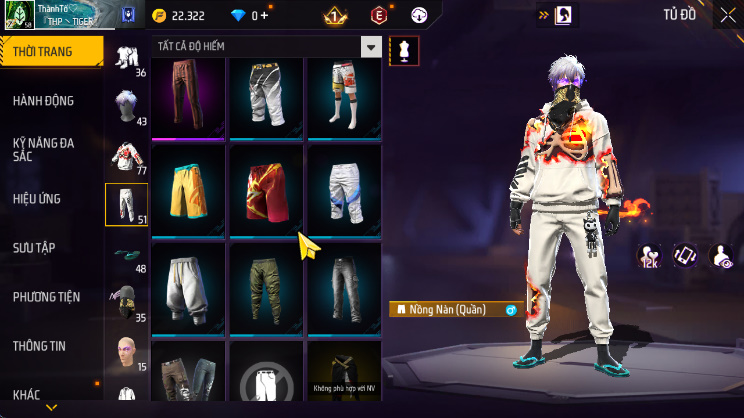Select the yellow shorts item
The image size is (744, 418).
[188, 190]
